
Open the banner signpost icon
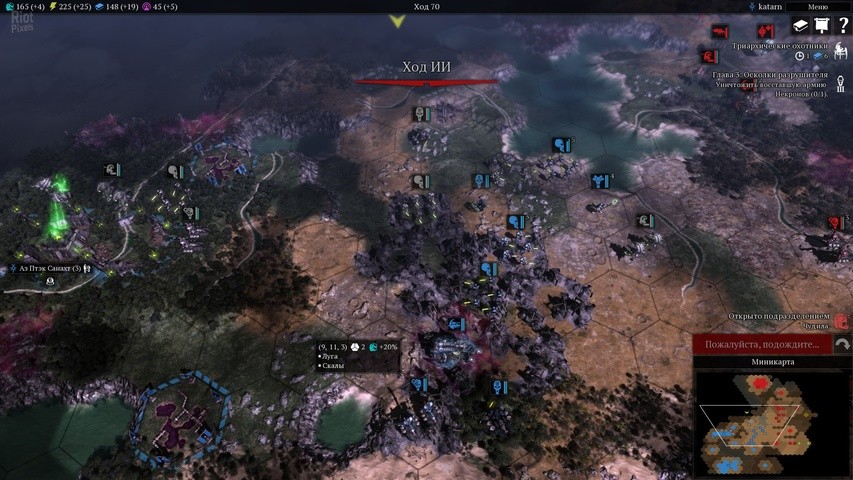tap(822, 26)
